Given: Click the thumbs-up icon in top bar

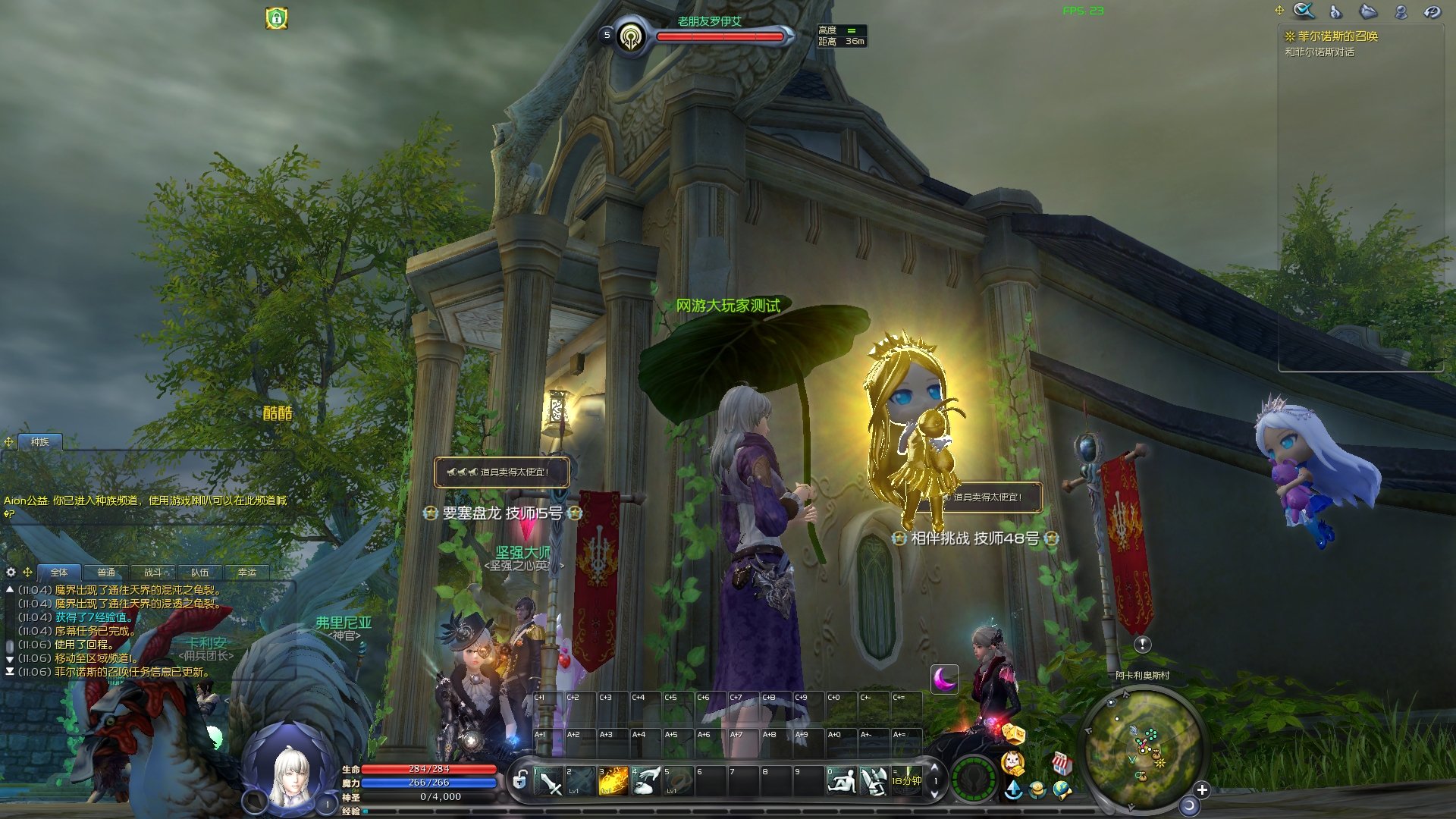Looking at the screenshot, I should point(1335,11).
